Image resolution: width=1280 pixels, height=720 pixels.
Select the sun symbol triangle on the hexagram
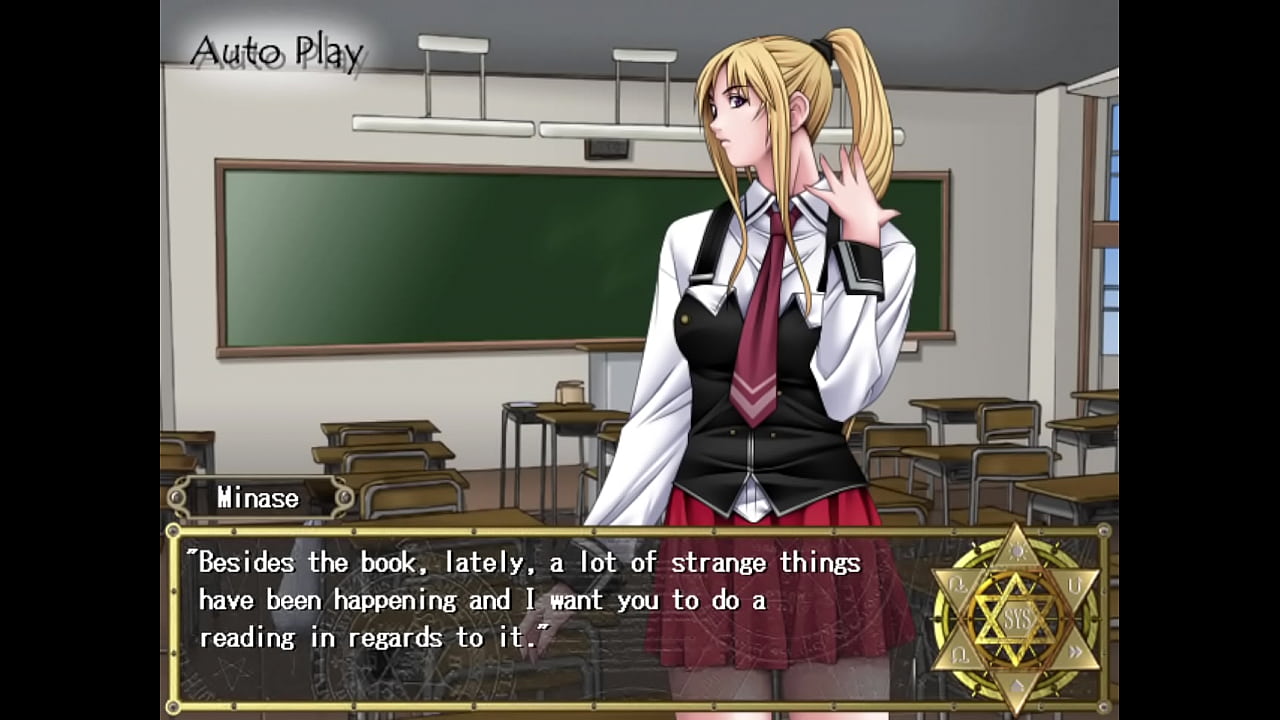click(x=1017, y=551)
